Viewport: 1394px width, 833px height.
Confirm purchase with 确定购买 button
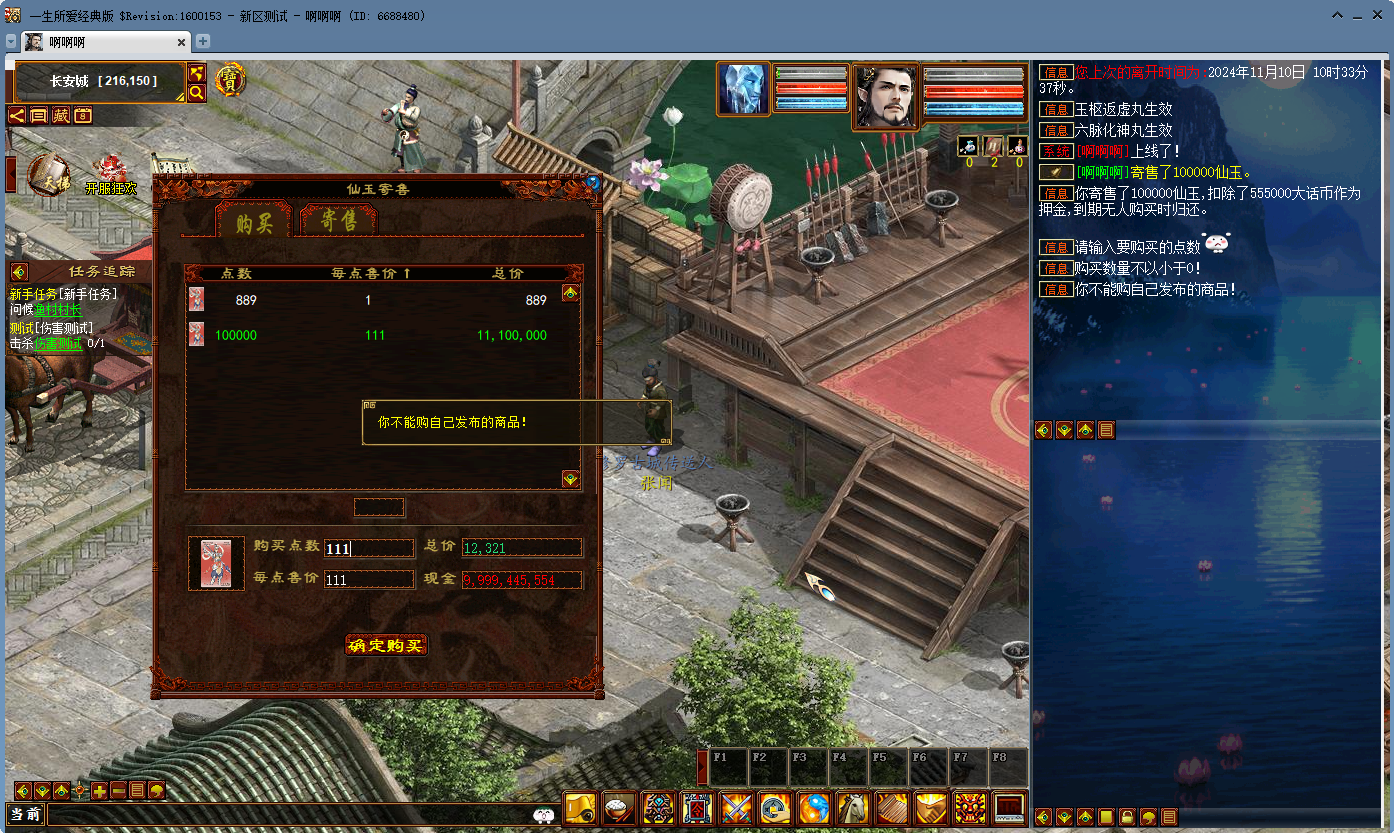pyautogui.click(x=386, y=645)
